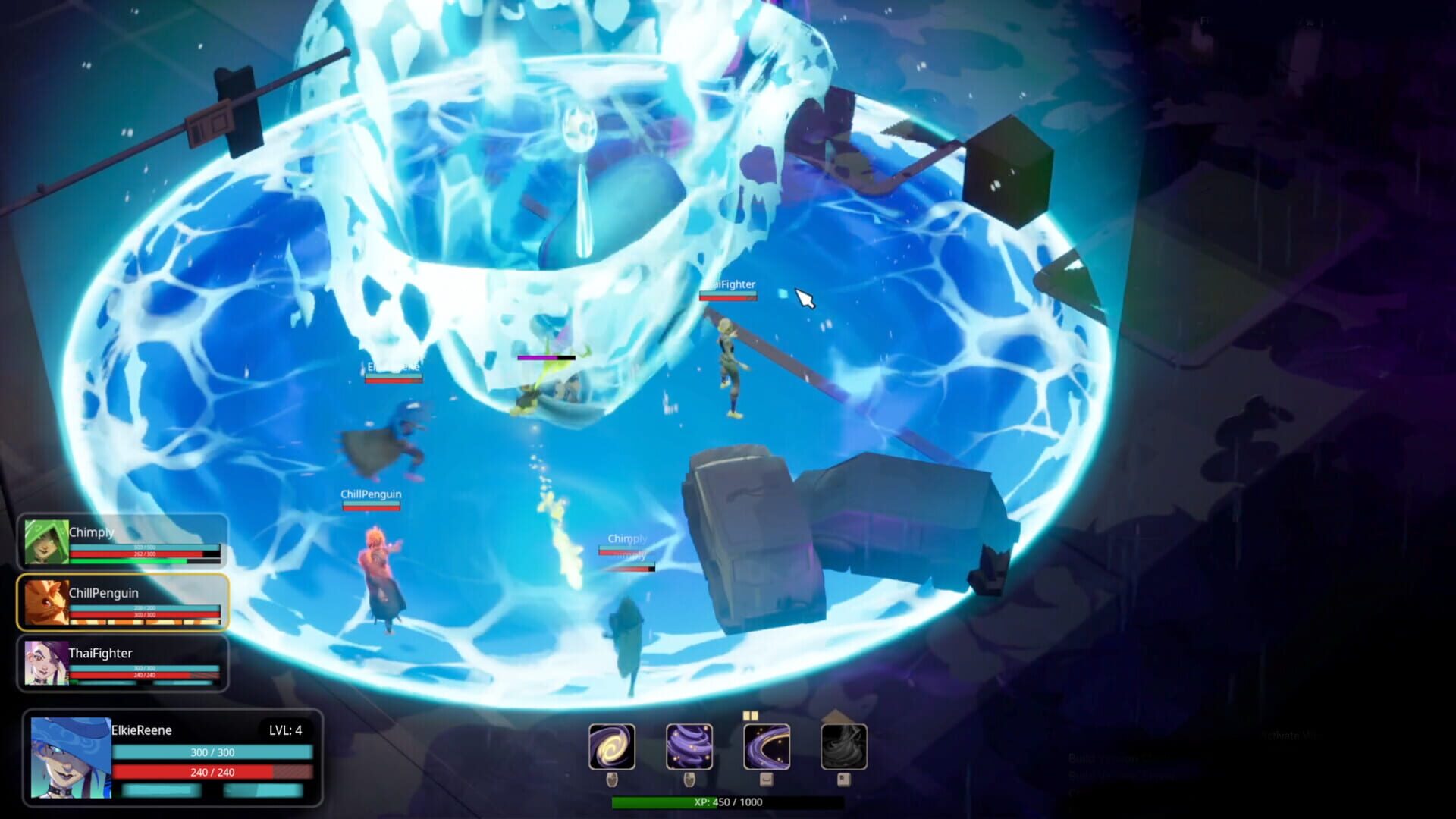Click the LVL: 4 level indicator
This screenshot has height=819, width=1456.
point(286,731)
